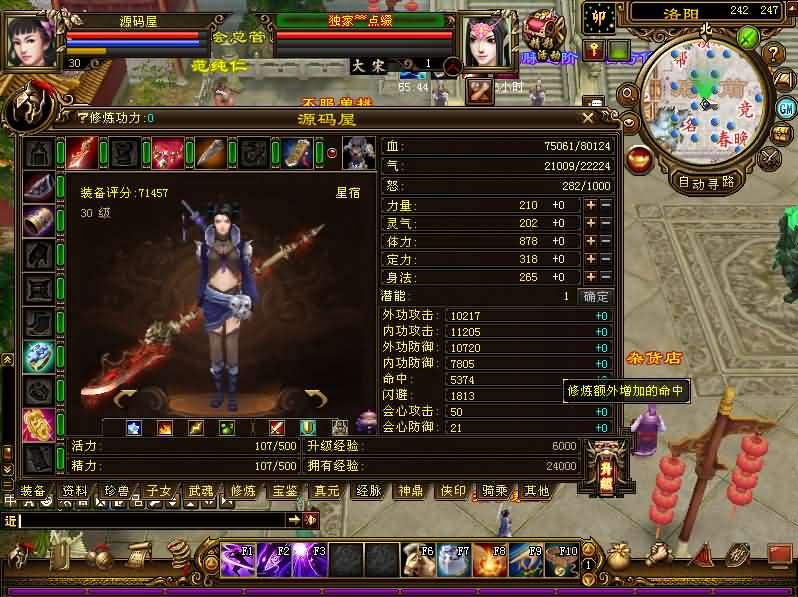This screenshot has height=597, width=798.
Task: Add a point to 身法
Action: [591, 278]
